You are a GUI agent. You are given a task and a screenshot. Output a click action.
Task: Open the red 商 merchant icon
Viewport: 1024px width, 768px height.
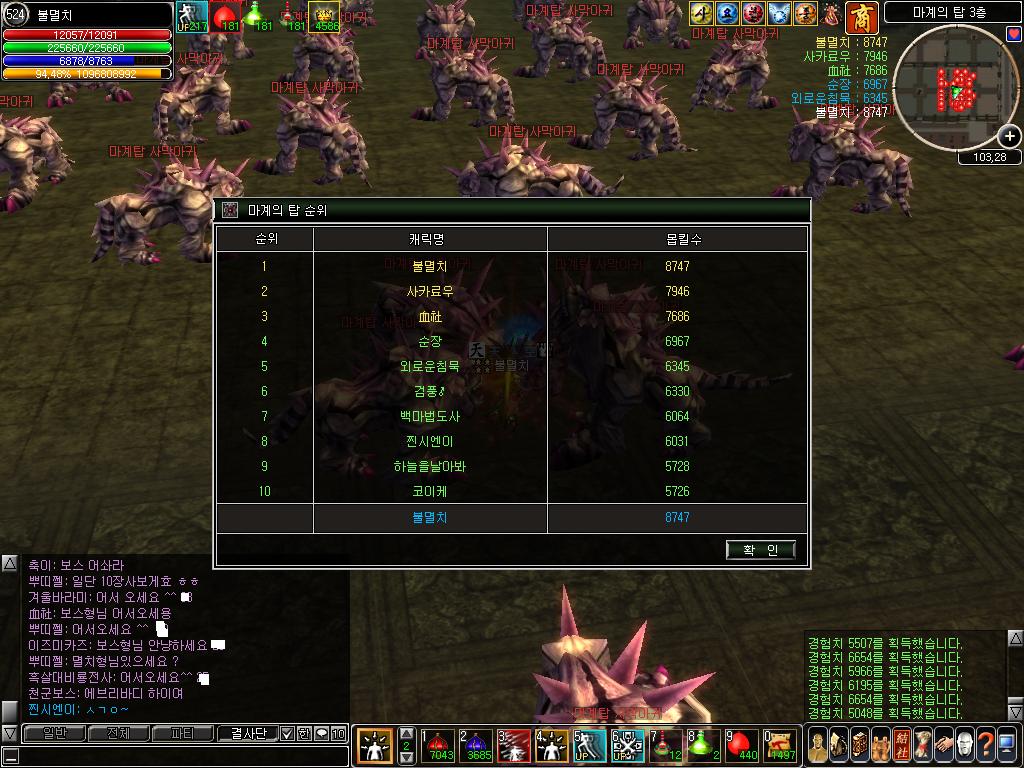pyautogui.click(x=861, y=15)
